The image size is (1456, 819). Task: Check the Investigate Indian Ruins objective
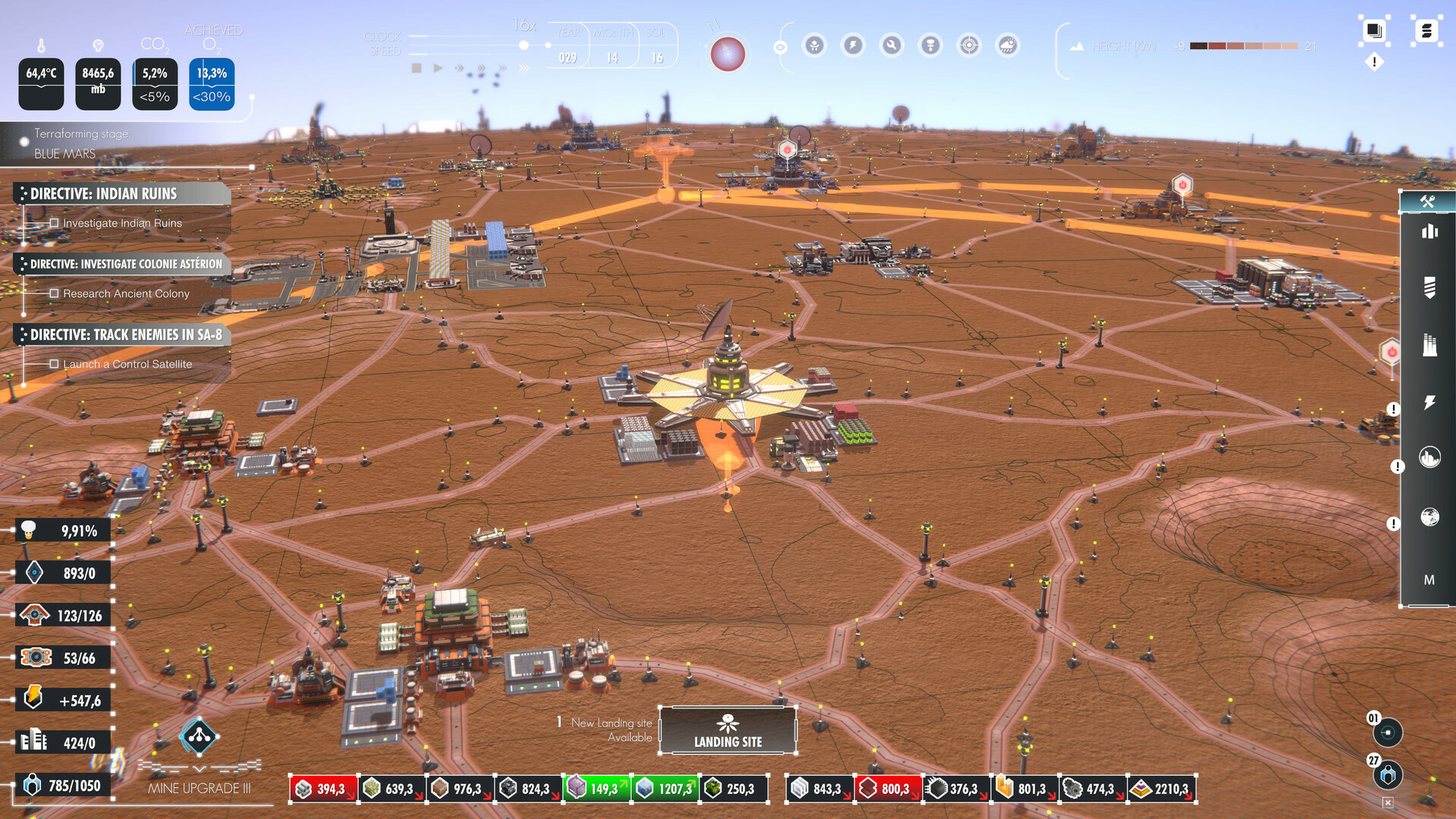click(54, 222)
